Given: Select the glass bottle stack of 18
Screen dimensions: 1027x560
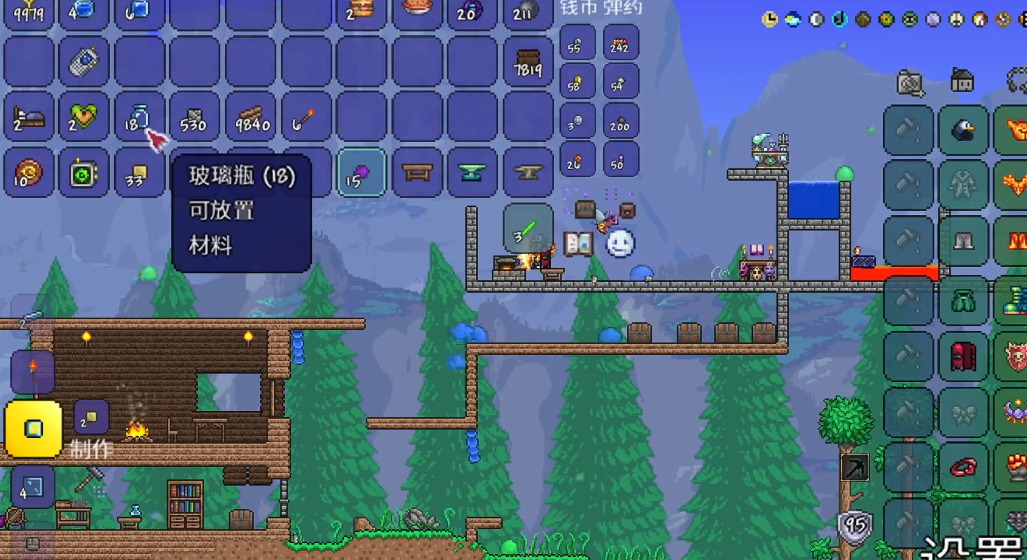Looking at the screenshot, I should [x=138, y=117].
